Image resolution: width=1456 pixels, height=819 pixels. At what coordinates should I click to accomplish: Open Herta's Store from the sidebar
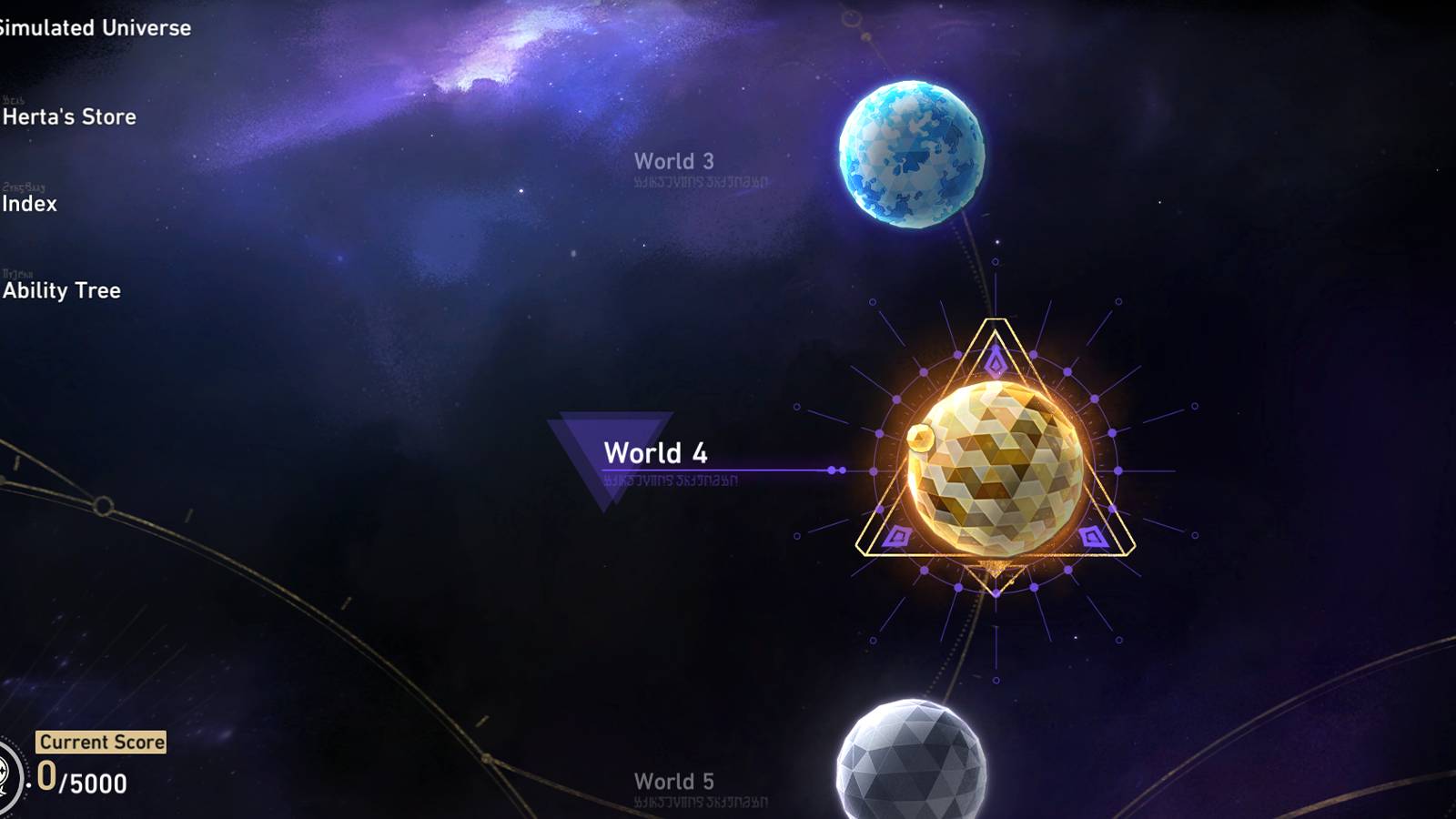[67, 116]
